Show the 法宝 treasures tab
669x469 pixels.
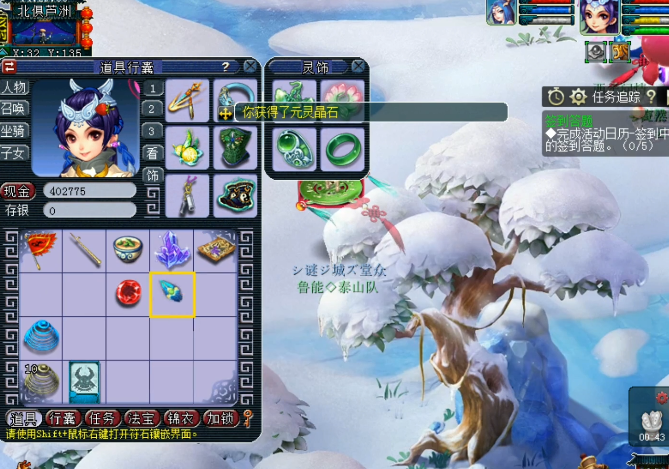point(141,418)
